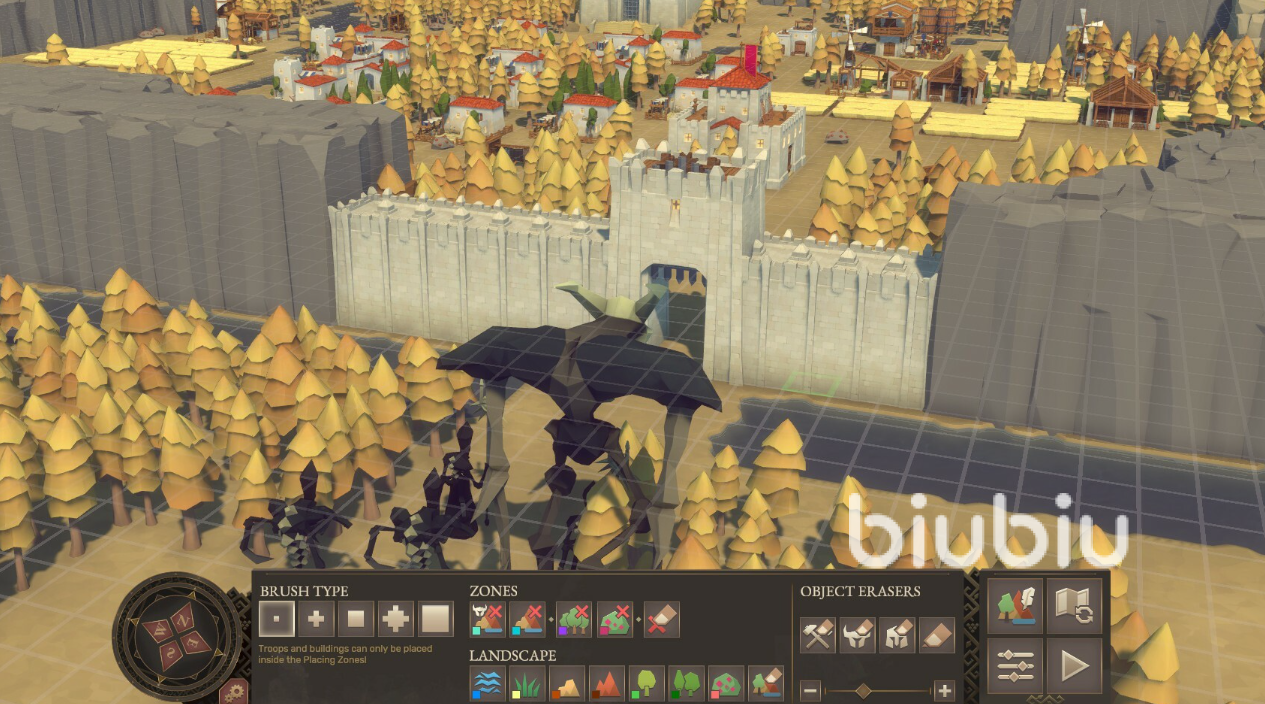Select the hammer building eraser
The image size is (1265, 704).
tap(818, 635)
